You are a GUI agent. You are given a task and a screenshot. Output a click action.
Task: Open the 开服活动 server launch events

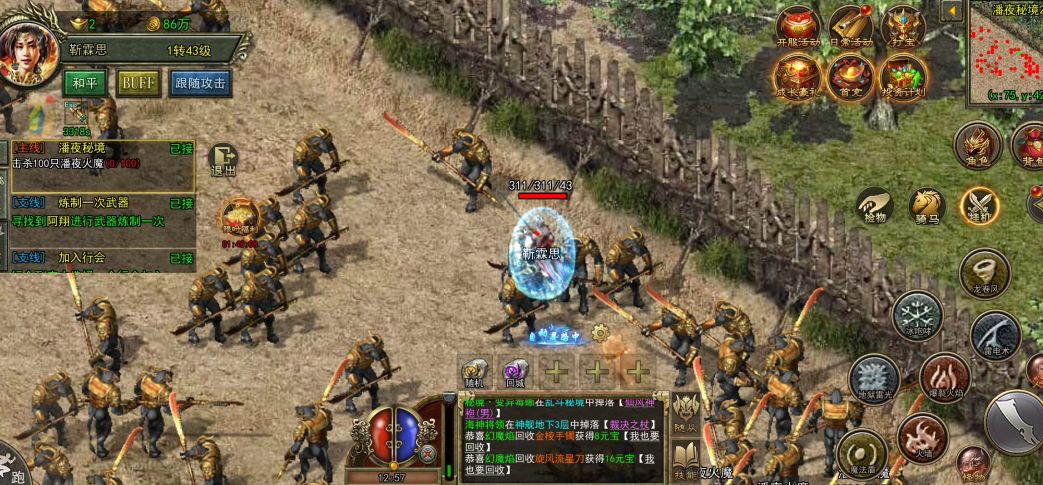click(x=797, y=28)
